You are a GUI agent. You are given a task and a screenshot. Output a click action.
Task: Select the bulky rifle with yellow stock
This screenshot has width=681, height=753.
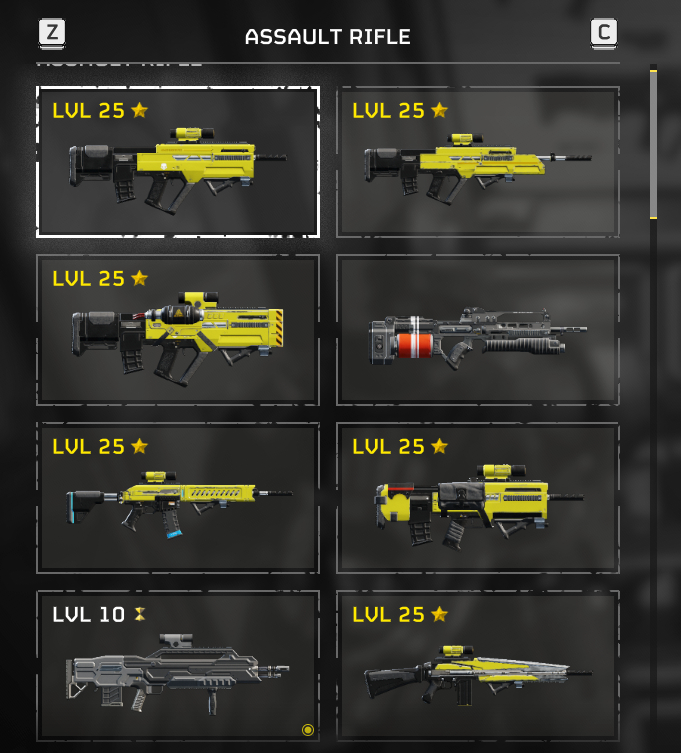477,498
